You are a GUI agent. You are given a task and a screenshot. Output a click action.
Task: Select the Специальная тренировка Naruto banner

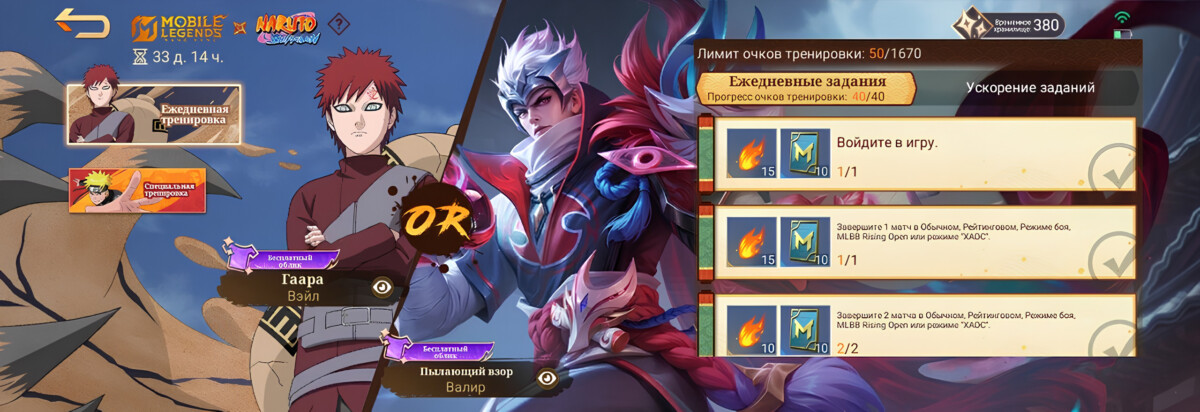(x=137, y=190)
